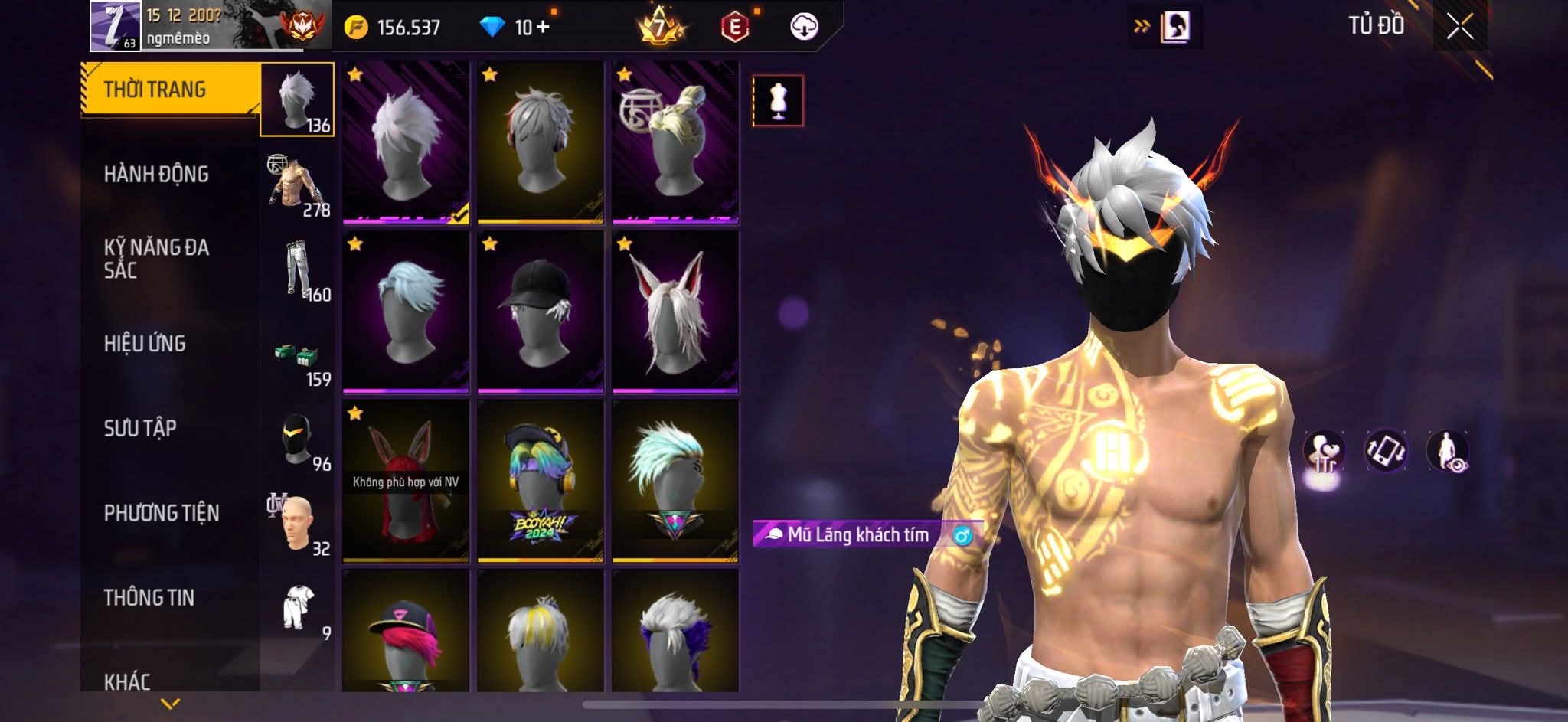Pick the Booyah 2024 rainbow hair item
This screenshot has height=722, width=1568.
pos(540,481)
